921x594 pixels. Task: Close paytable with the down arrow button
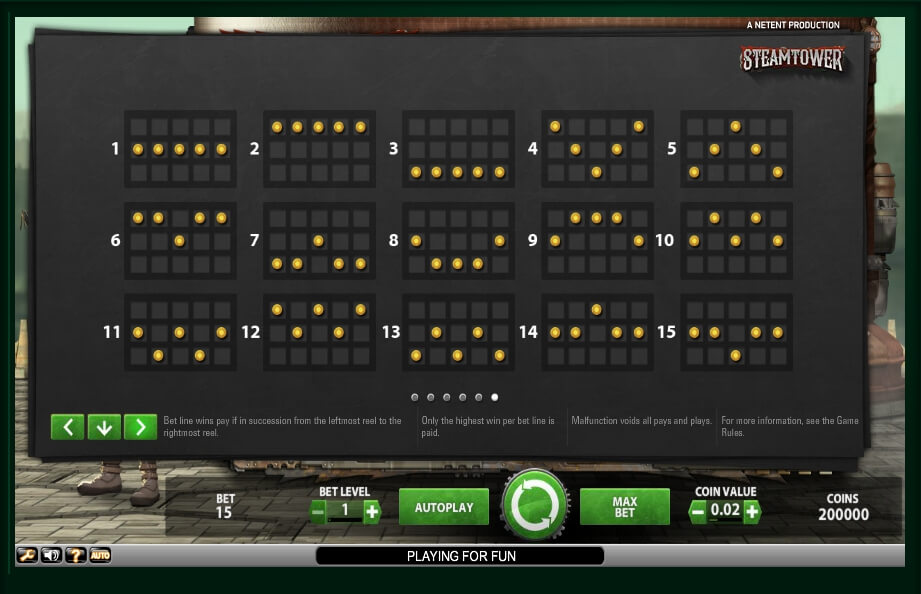pyautogui.click(x=104, y=427)
